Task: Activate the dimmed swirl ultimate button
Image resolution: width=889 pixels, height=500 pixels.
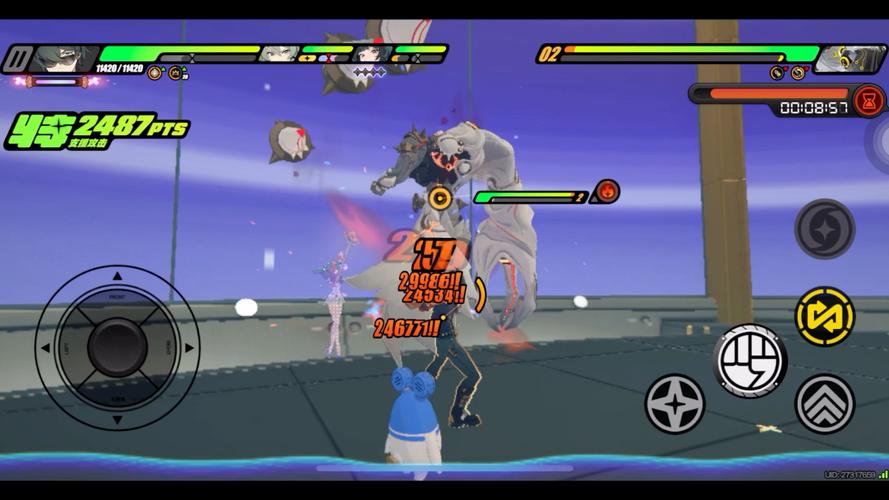Action: click(824, 229)
